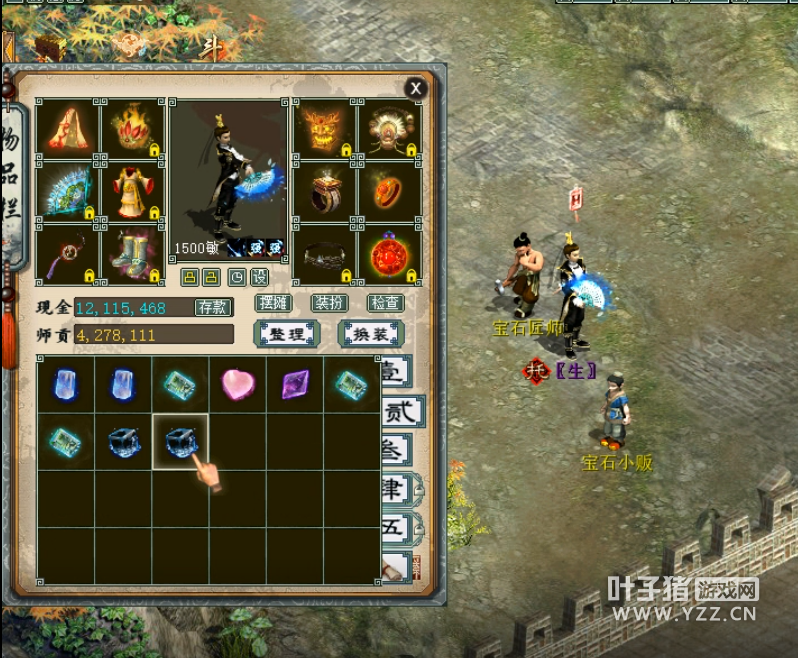Select the 装扮 costume button

(x=329, y=303)
